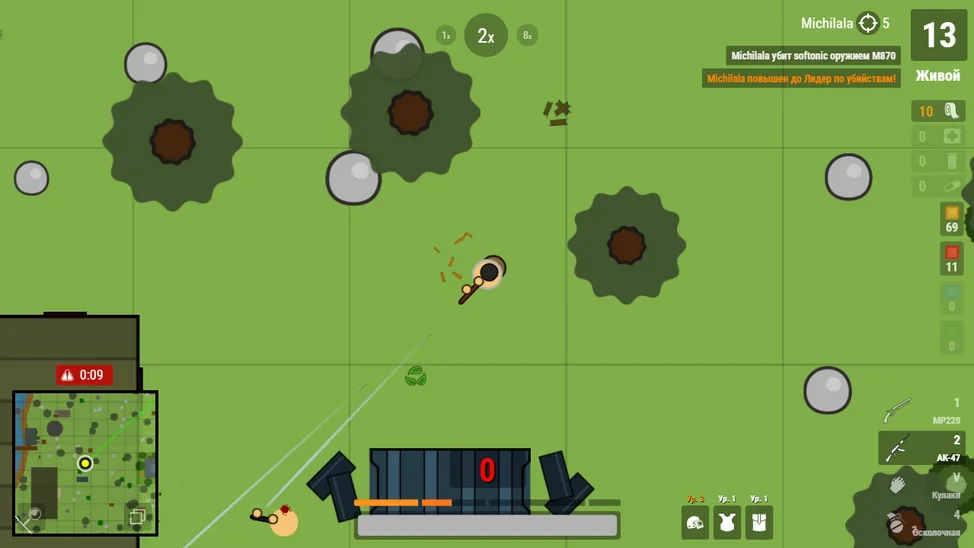Use the bandage slot with 10 bandages

click(938, 111)
